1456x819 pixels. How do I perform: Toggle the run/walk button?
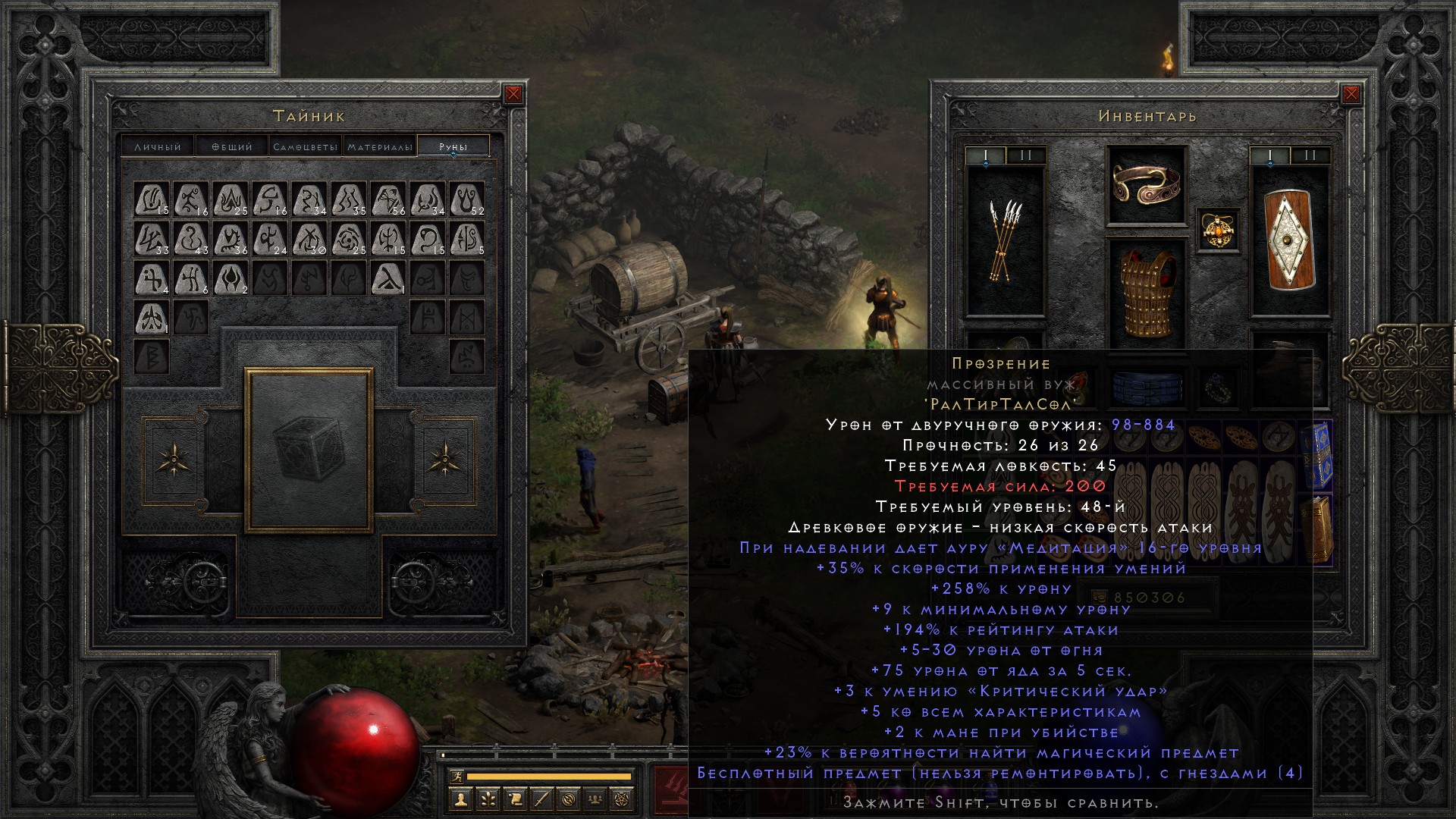pos(456,776)
